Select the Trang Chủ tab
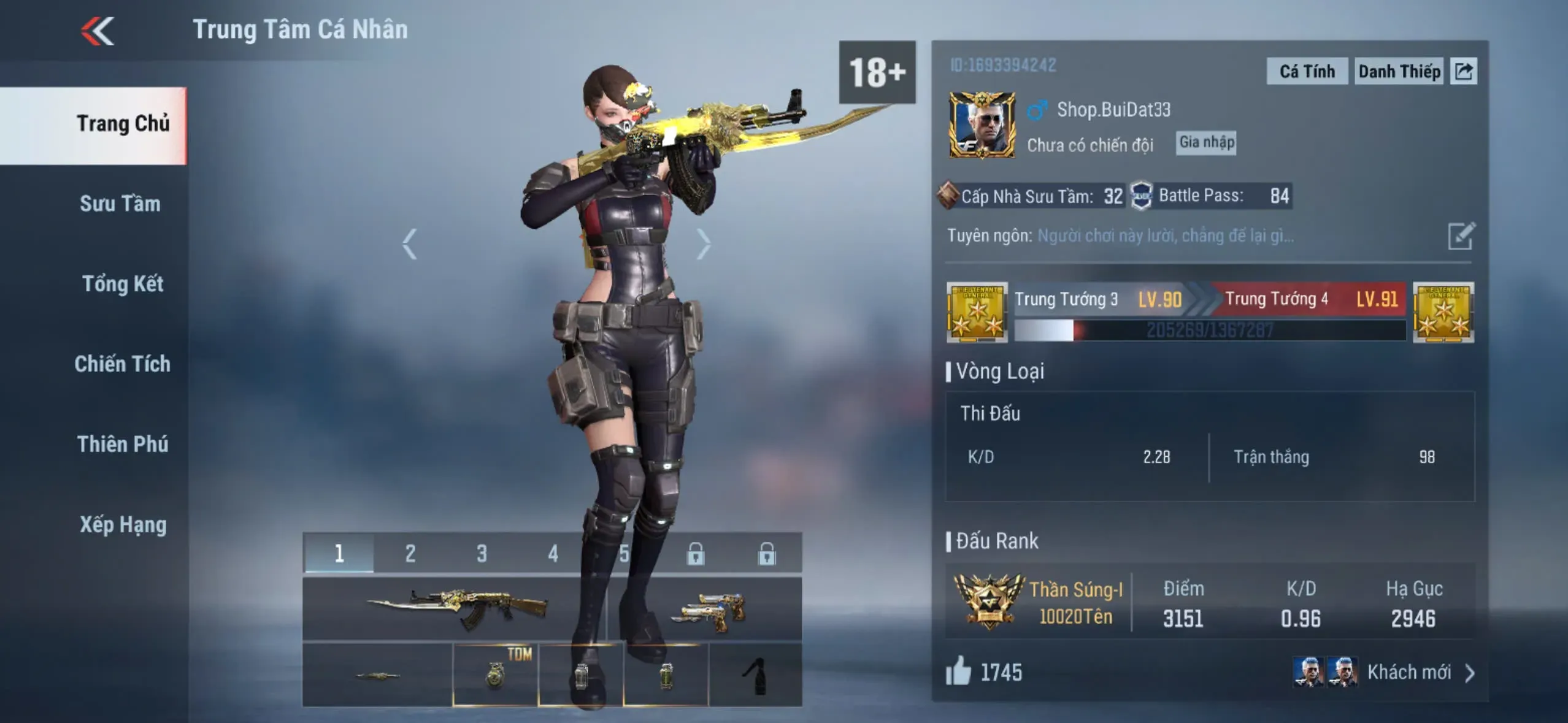The width and height of the screenshot is (1568, 723). tap(123, 124)
